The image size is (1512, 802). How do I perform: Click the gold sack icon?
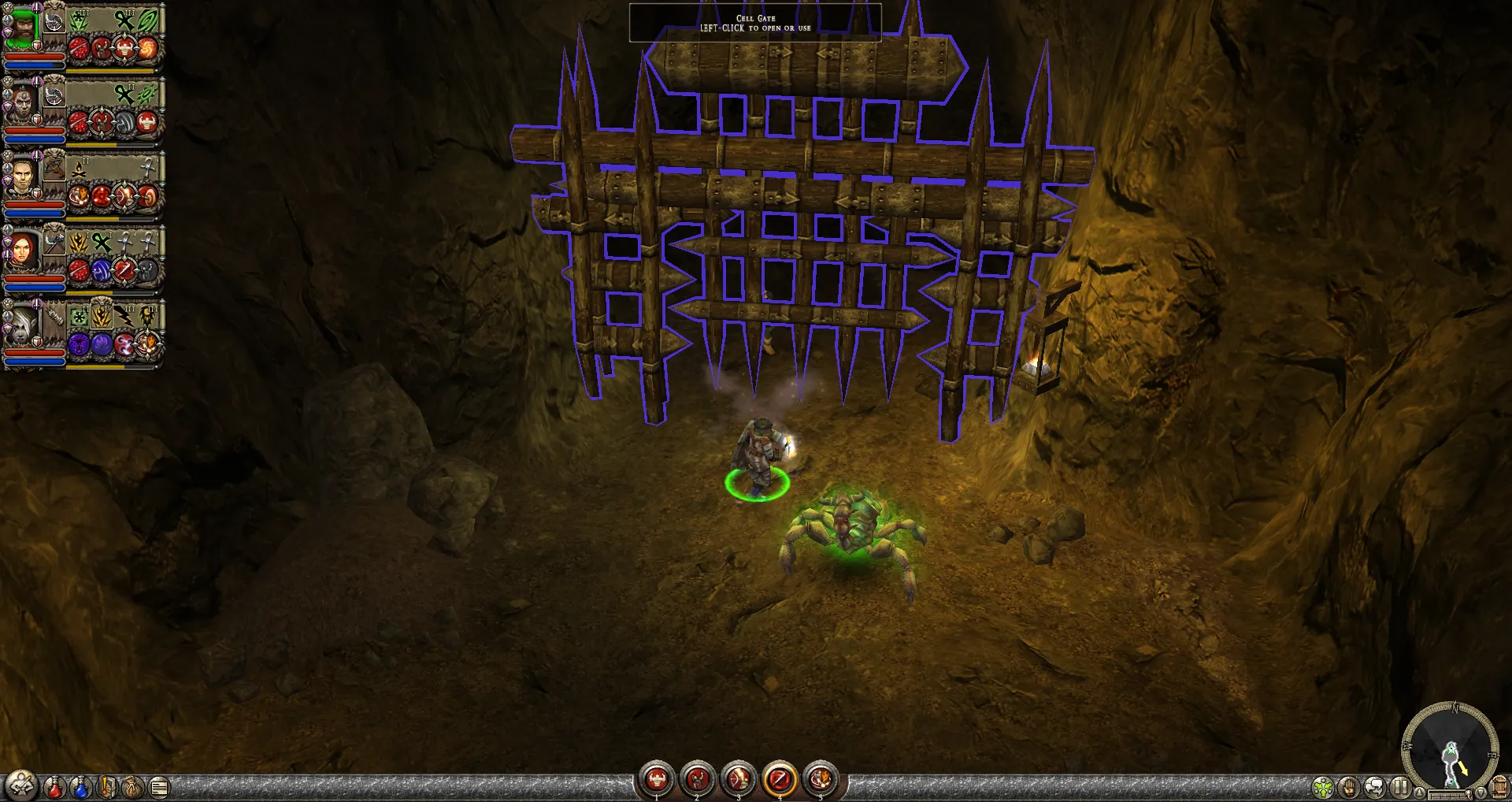click(x=133, y=786)
